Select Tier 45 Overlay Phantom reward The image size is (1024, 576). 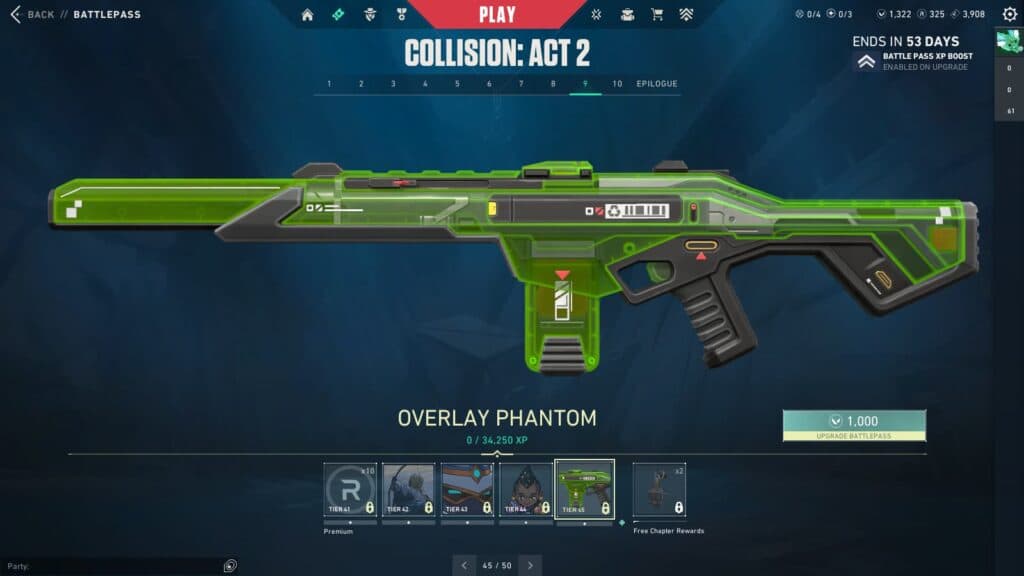584,489
